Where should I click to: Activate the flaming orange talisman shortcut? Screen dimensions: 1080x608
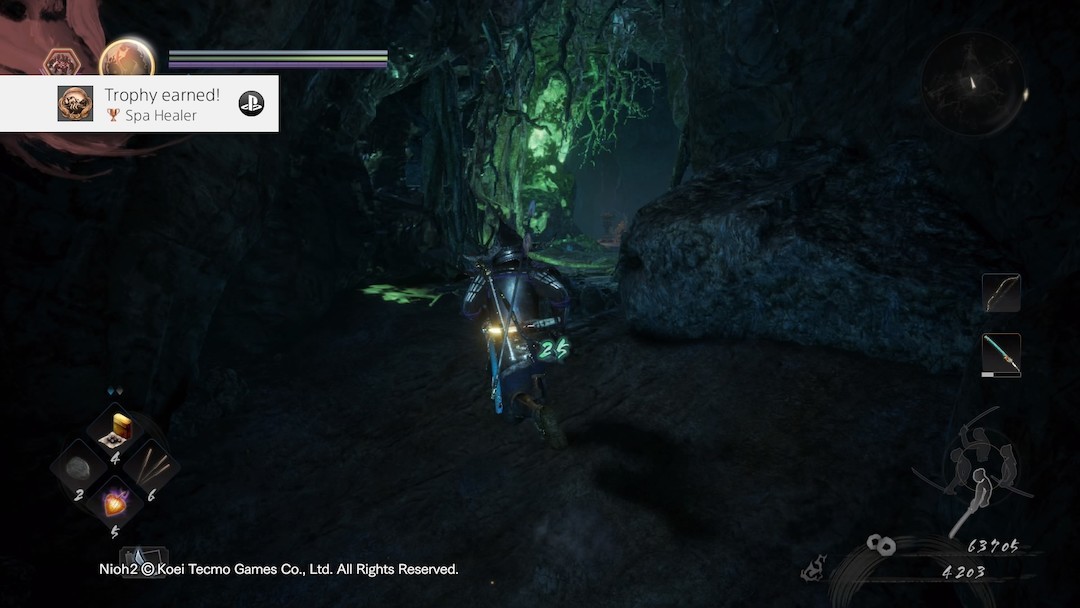[x=116, y=502]
